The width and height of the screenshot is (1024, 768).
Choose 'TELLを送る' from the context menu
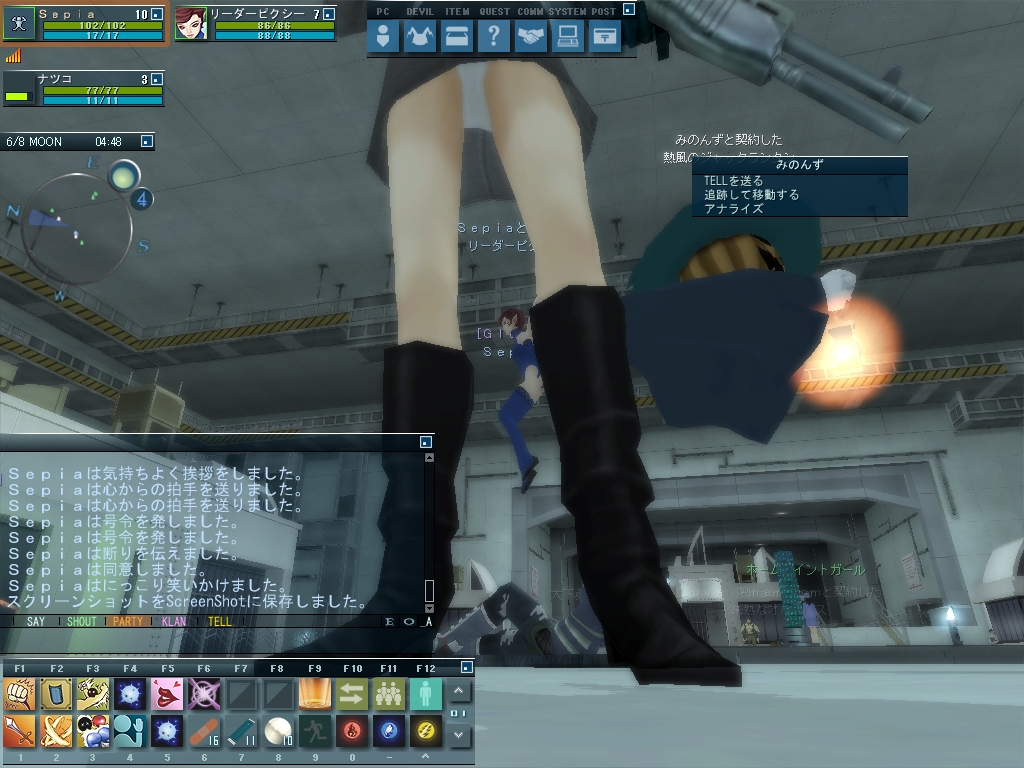pos(733,181)
